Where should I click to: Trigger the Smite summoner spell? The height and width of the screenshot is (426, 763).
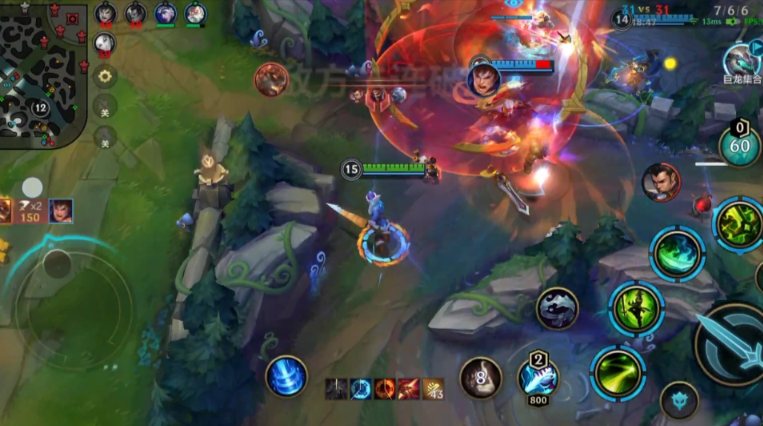click(x=557, y=308)
